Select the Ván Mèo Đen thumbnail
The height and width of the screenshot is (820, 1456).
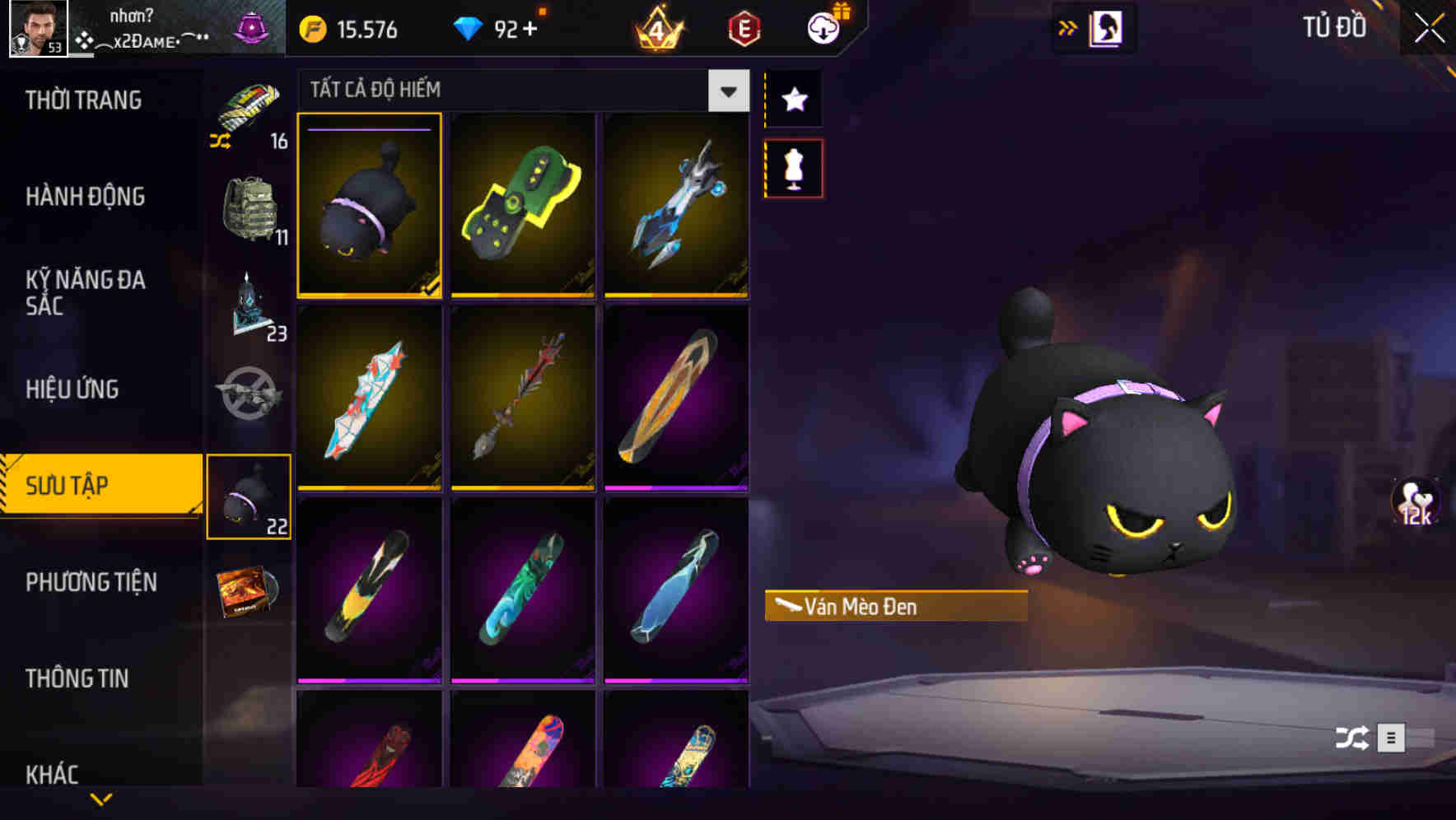(370, 207)
